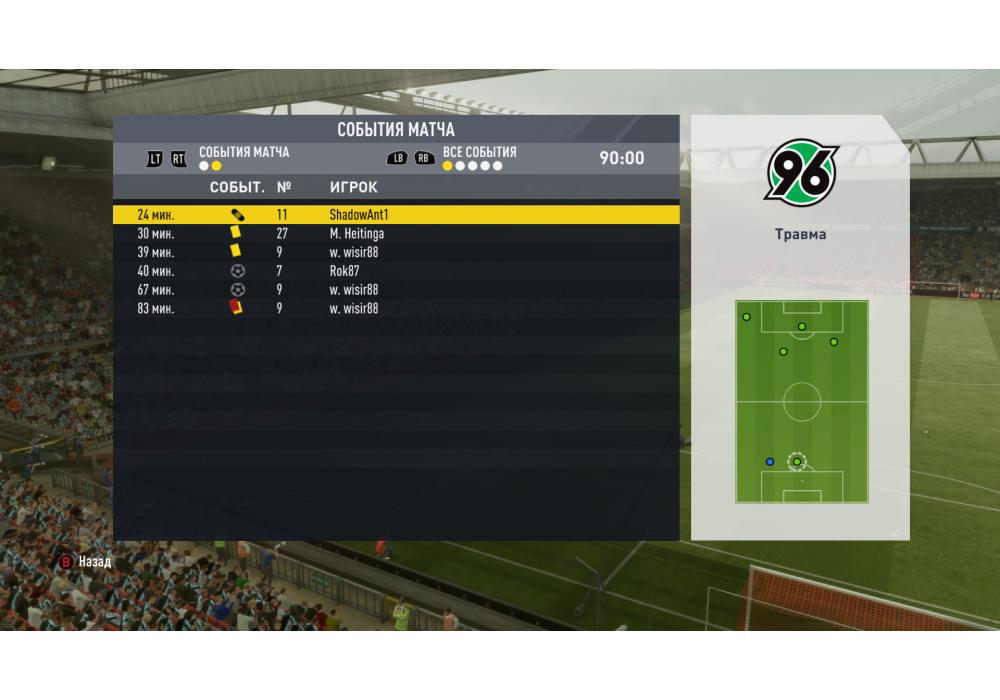The image size is (1000, 700).
Task: Choose M. Heitinga yellow card row
Action: [x=395, y=233]
